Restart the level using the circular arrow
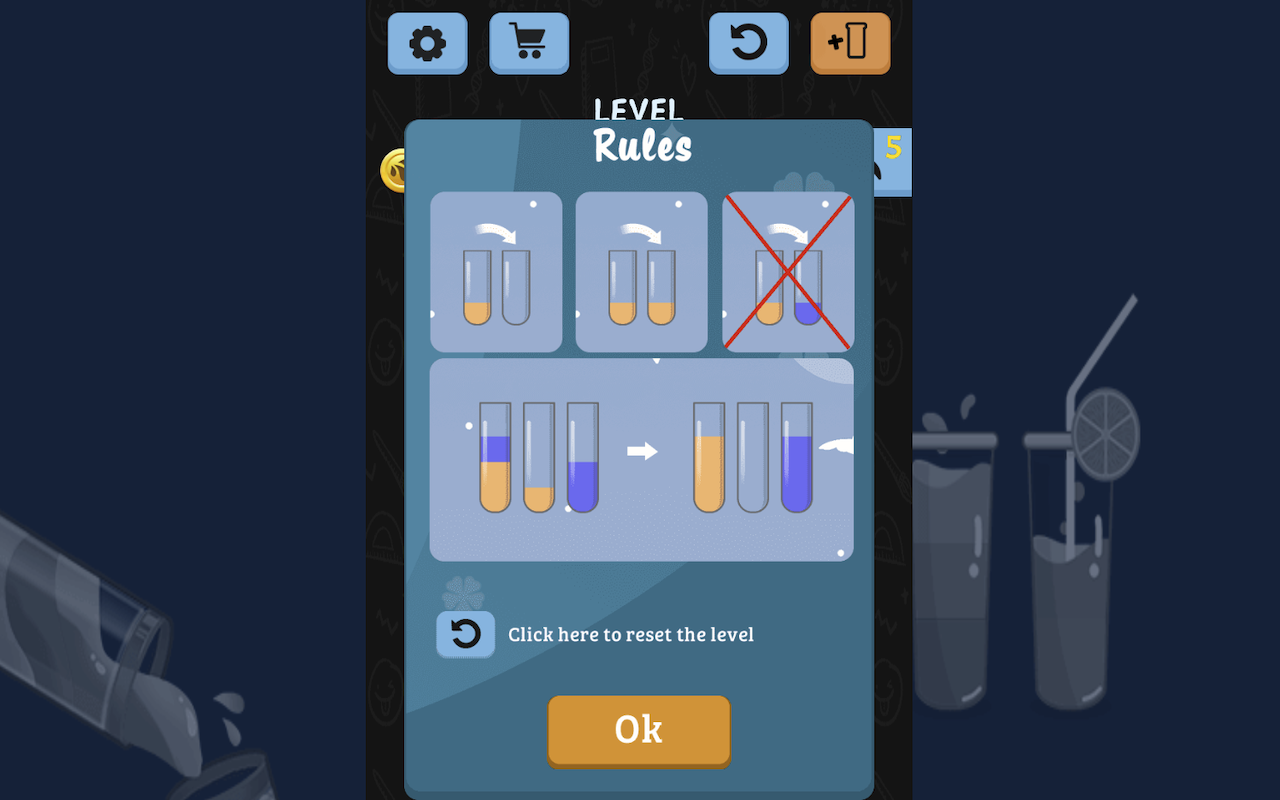The image size is (1280, 800). (748, 44)
